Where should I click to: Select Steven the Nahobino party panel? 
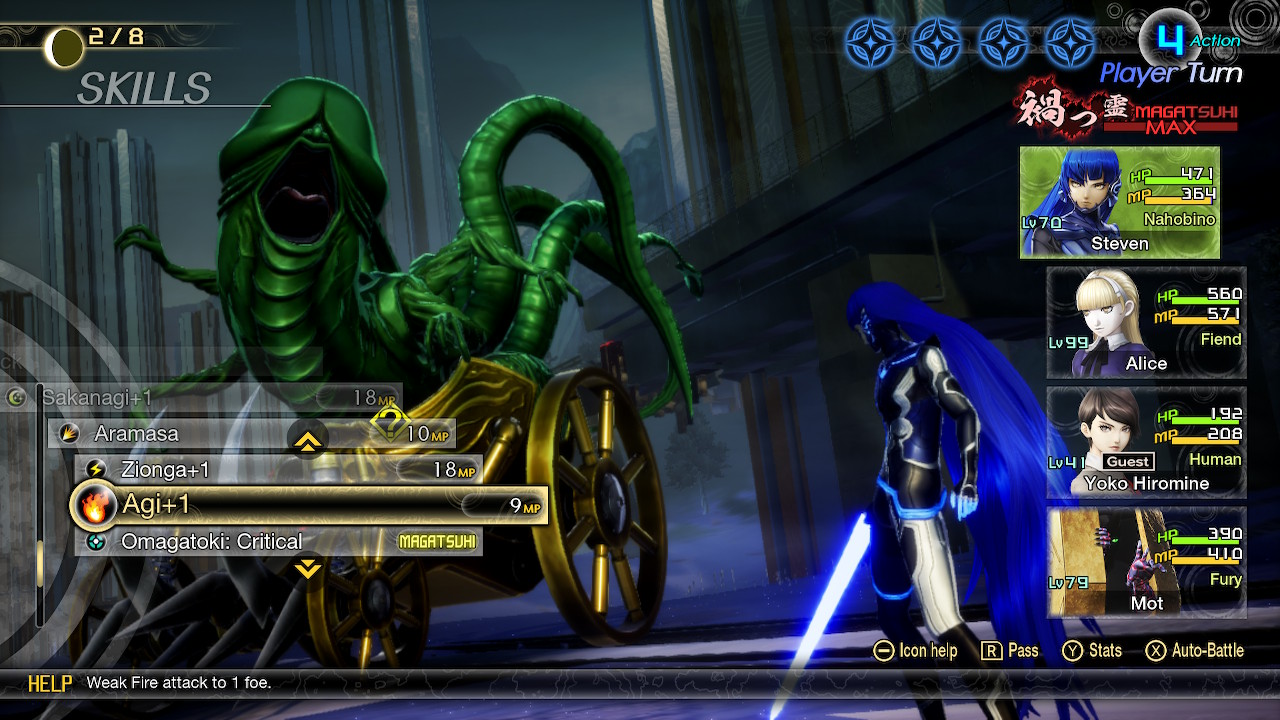(x=1119, y=202)
